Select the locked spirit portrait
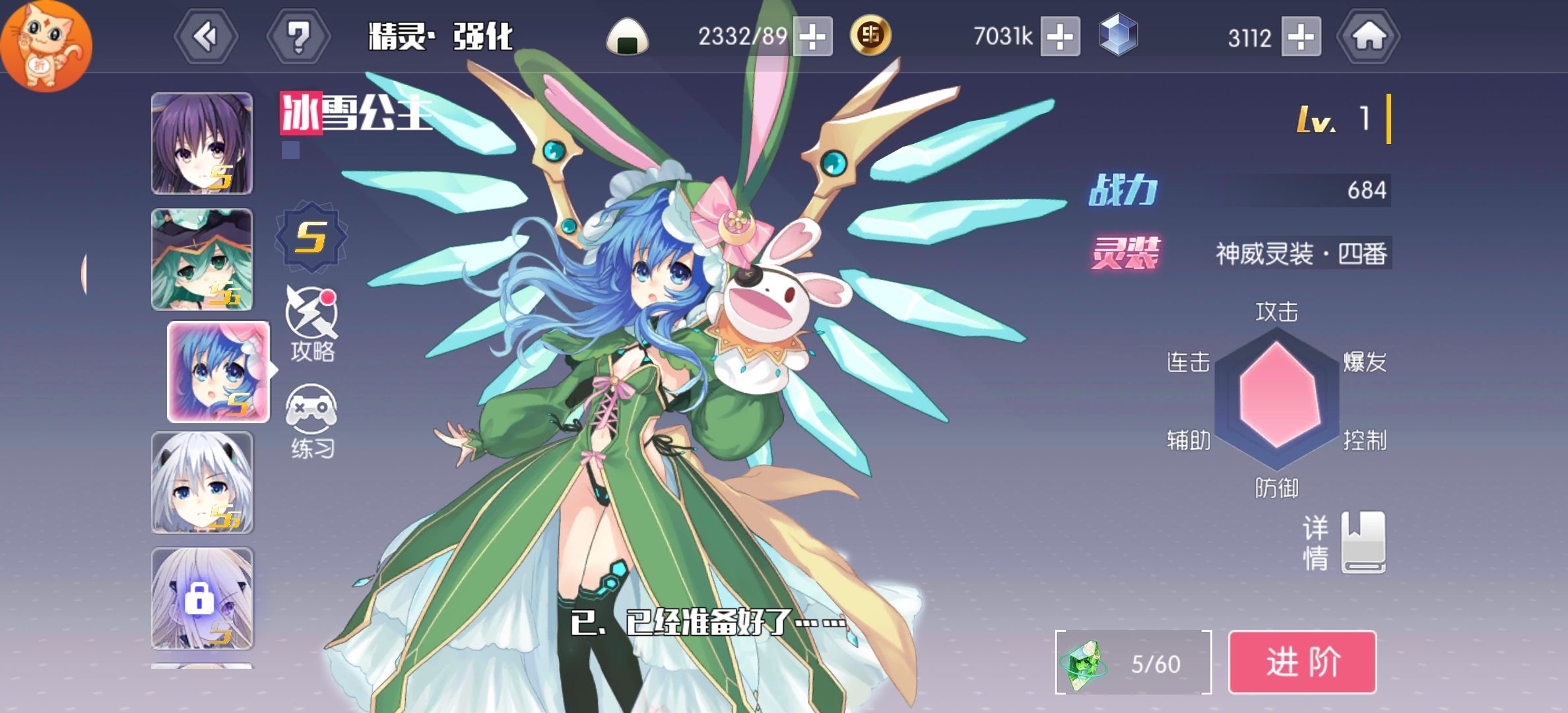1568x713 pixels. point(202,599)
